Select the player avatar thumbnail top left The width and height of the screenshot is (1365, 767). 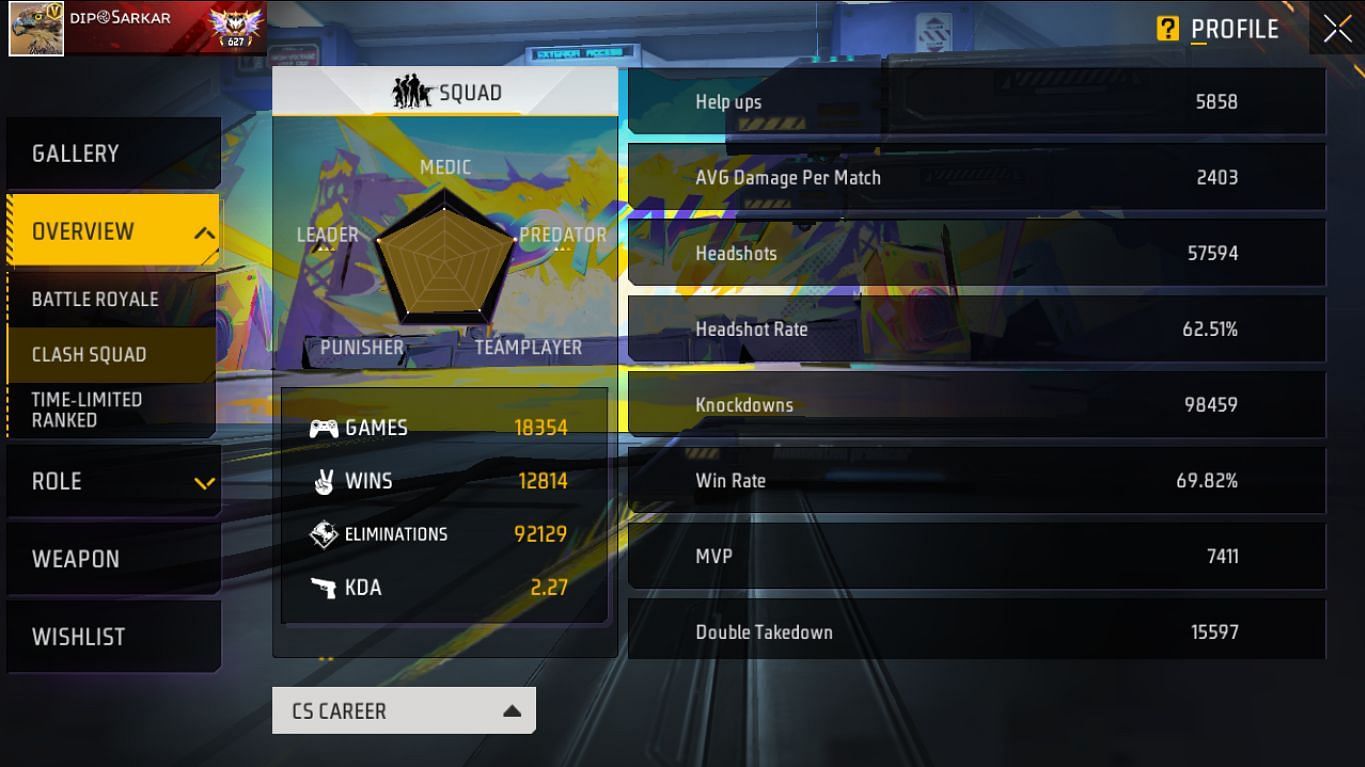click(x=36, y=28)
